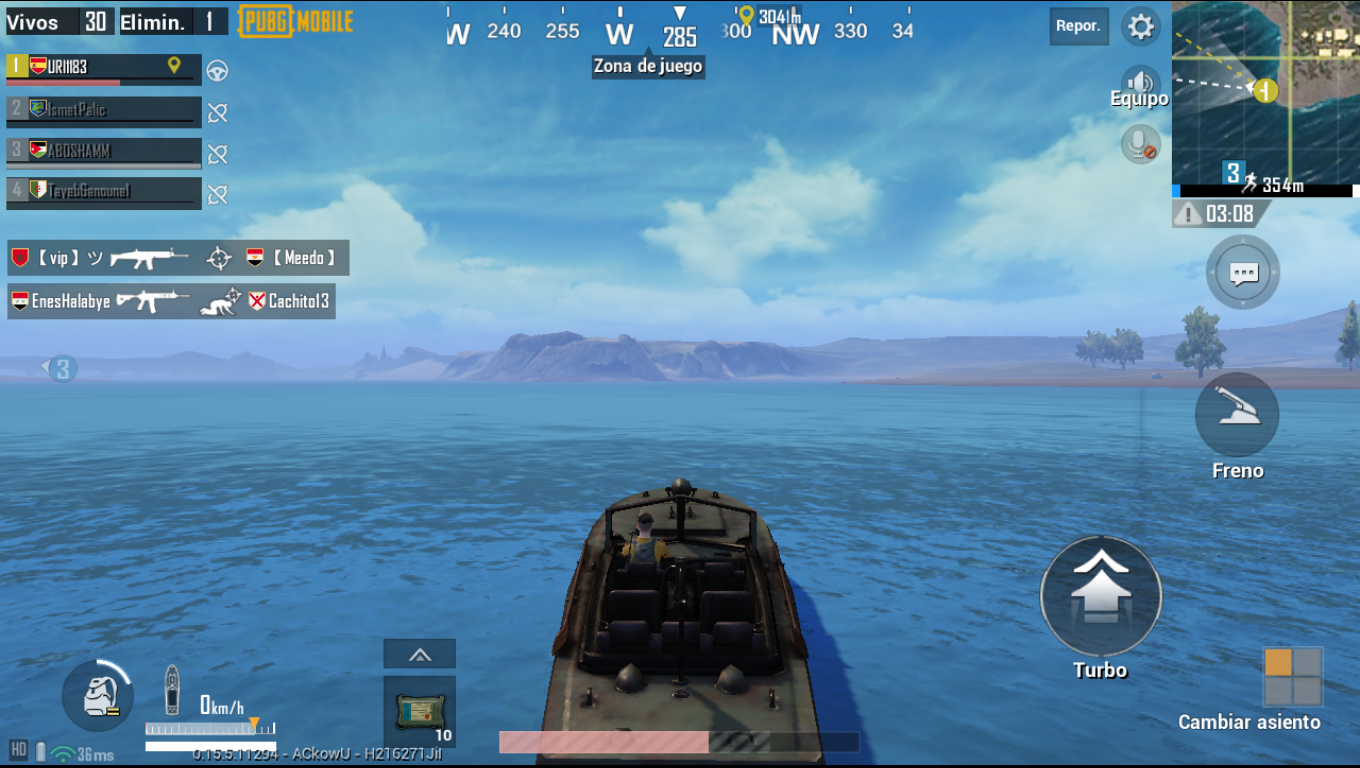Use the bandage item slot
This screenshot has height=768, width=1360.
[420, 711]
